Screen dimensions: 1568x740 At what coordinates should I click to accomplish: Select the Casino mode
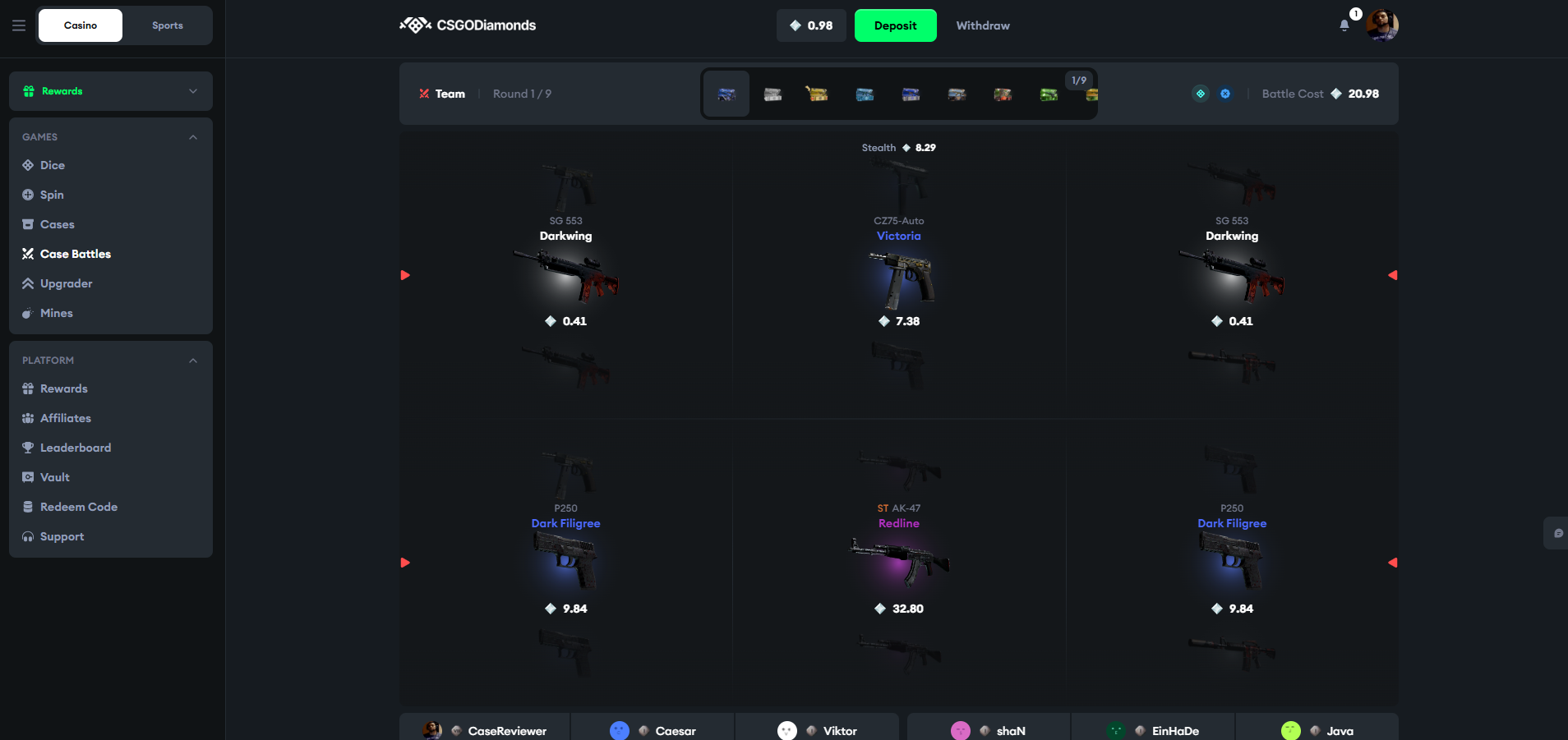tap(80, 25)
